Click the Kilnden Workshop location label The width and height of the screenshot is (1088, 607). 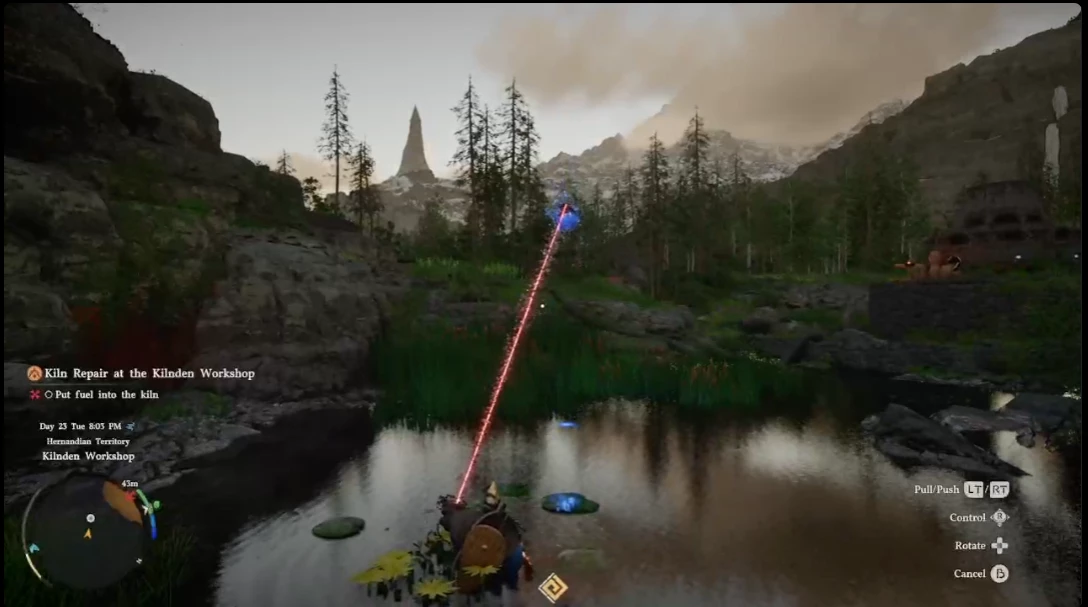tap(88, 456)
